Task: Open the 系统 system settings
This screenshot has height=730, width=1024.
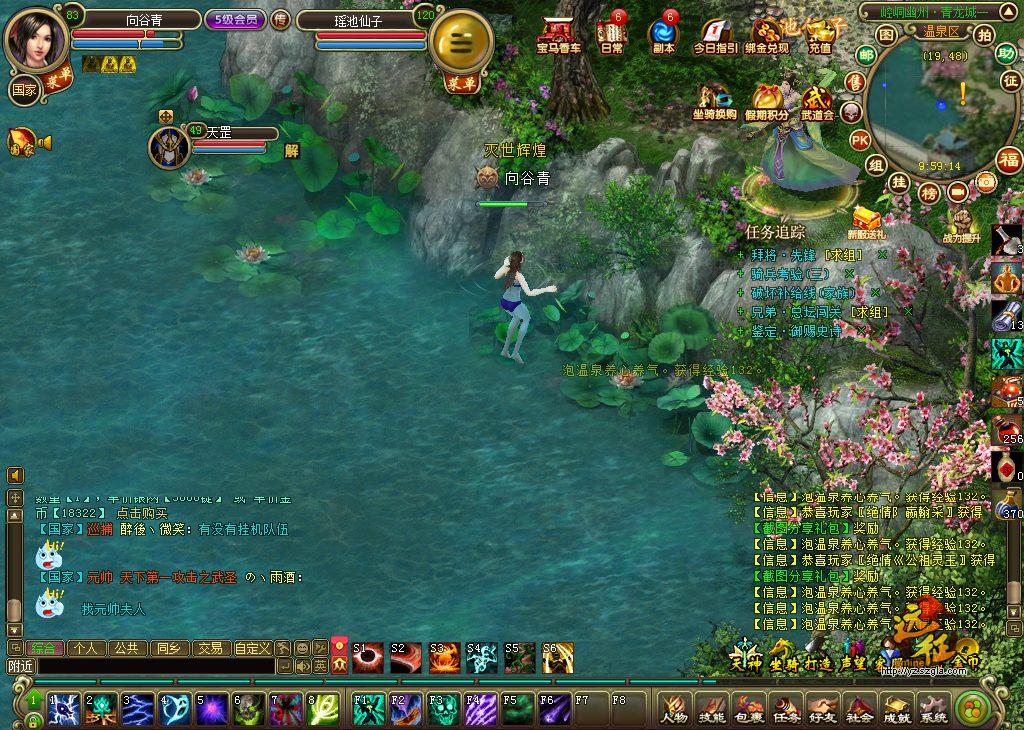Action: [x=933, y=709]
